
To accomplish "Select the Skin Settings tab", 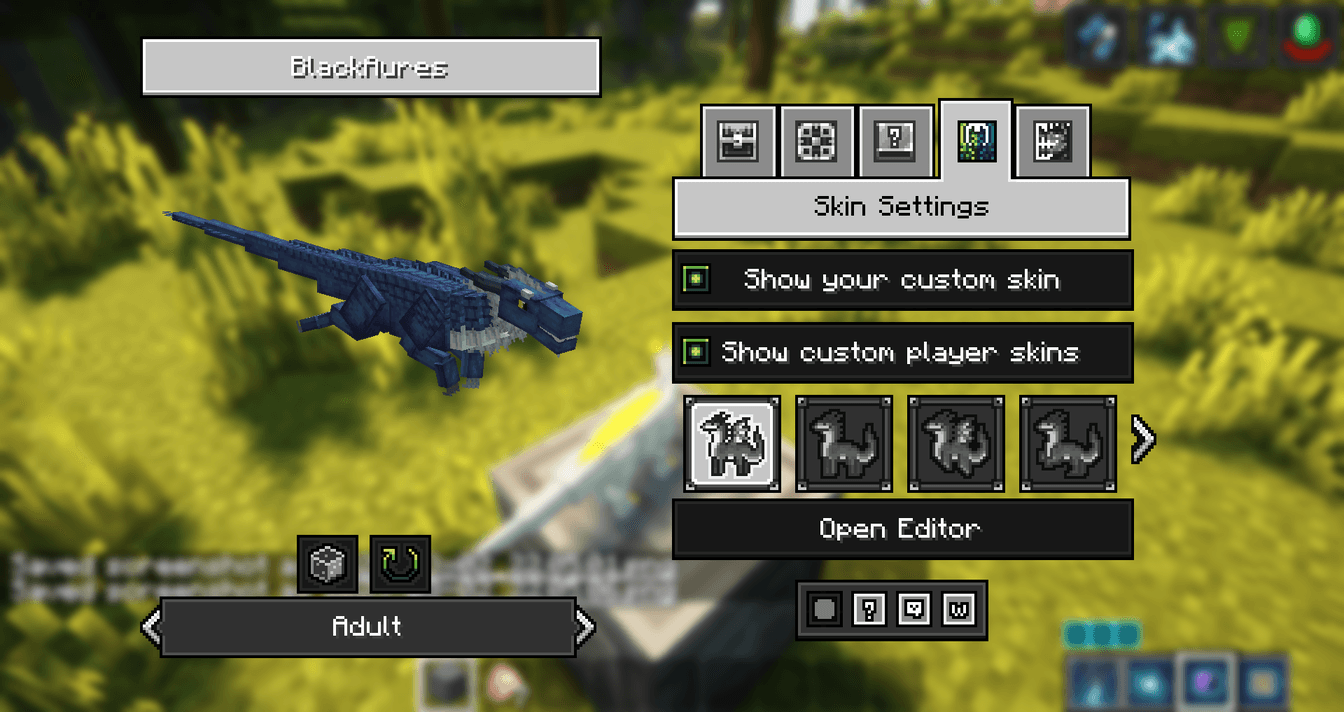I will point(976,140).
